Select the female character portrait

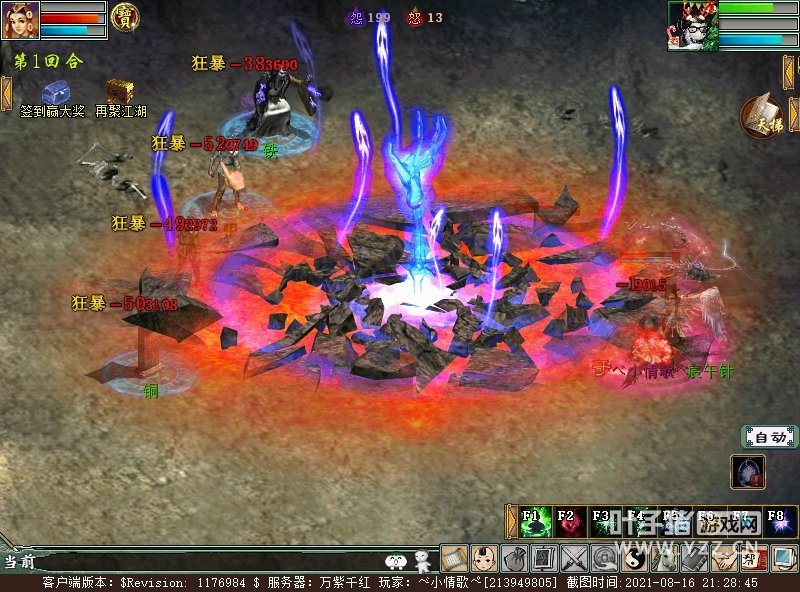(x=20, y=20)
